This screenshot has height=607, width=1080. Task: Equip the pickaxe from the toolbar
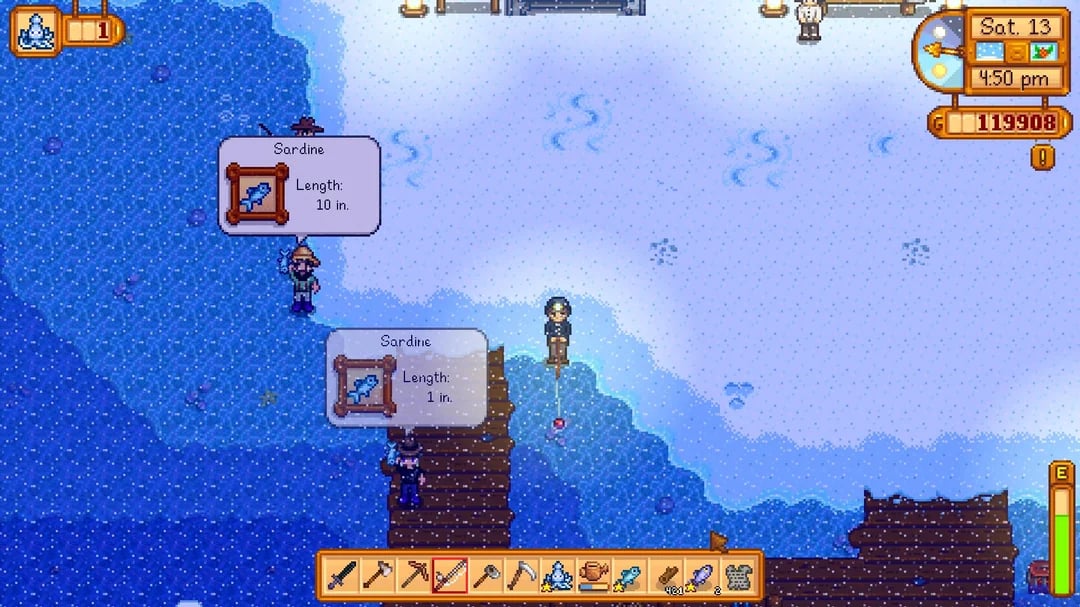pos(414,576)
